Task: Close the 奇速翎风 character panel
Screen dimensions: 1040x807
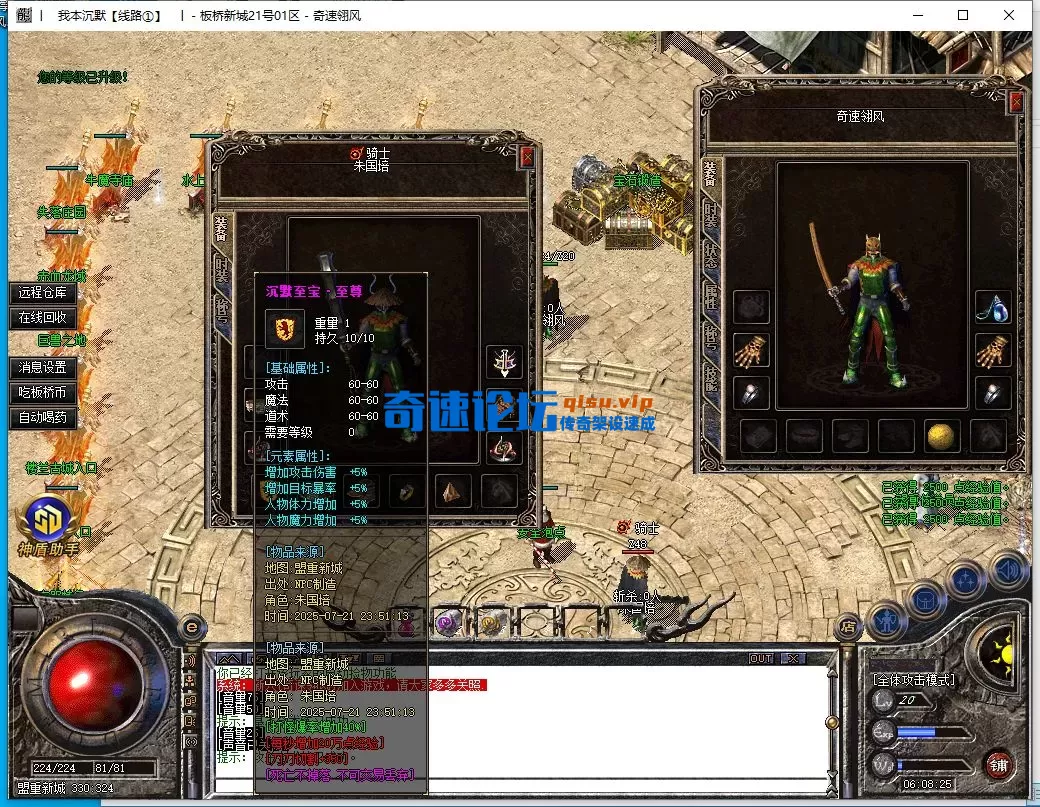Action: [x=1016, y=102]
